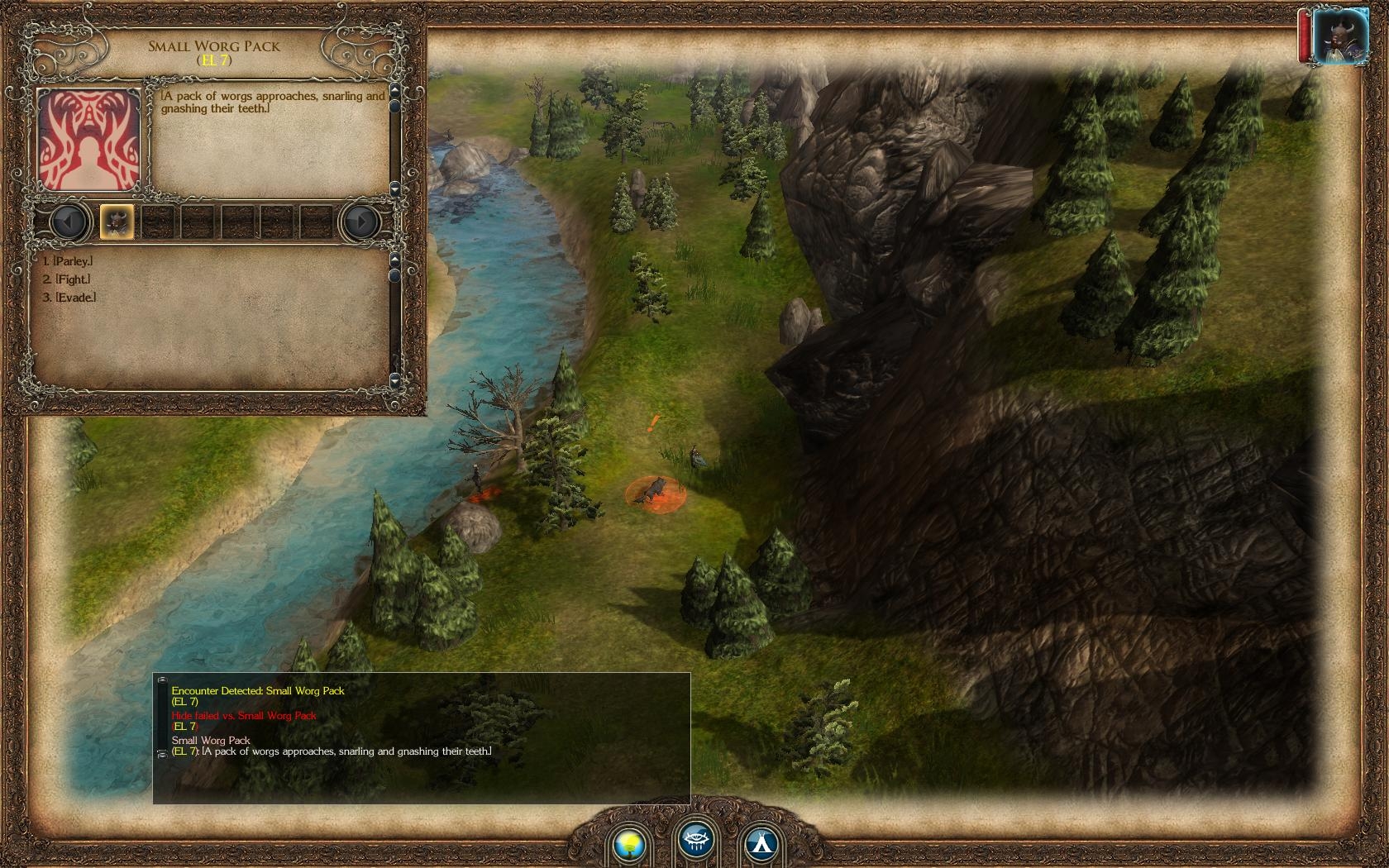
Task: Click the right arrow speaker button
Action: tap(360, 222)
